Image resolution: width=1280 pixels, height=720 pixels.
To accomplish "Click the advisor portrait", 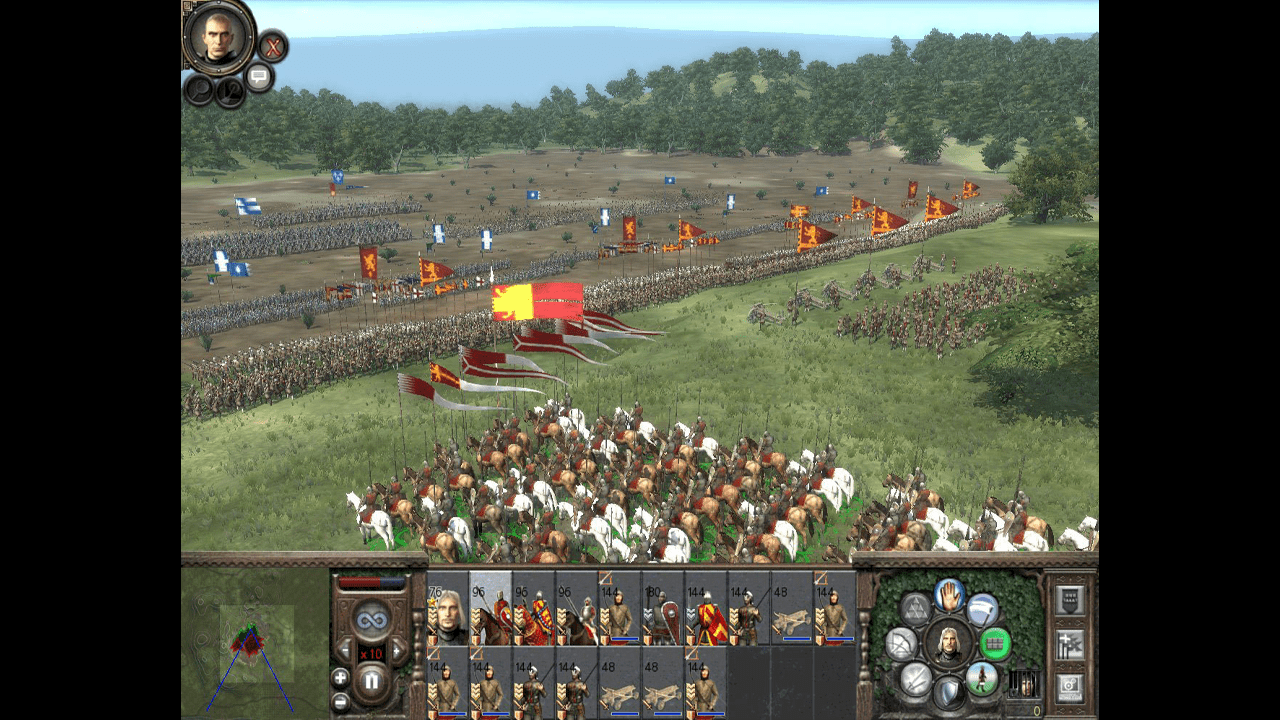I will (219, 37).
